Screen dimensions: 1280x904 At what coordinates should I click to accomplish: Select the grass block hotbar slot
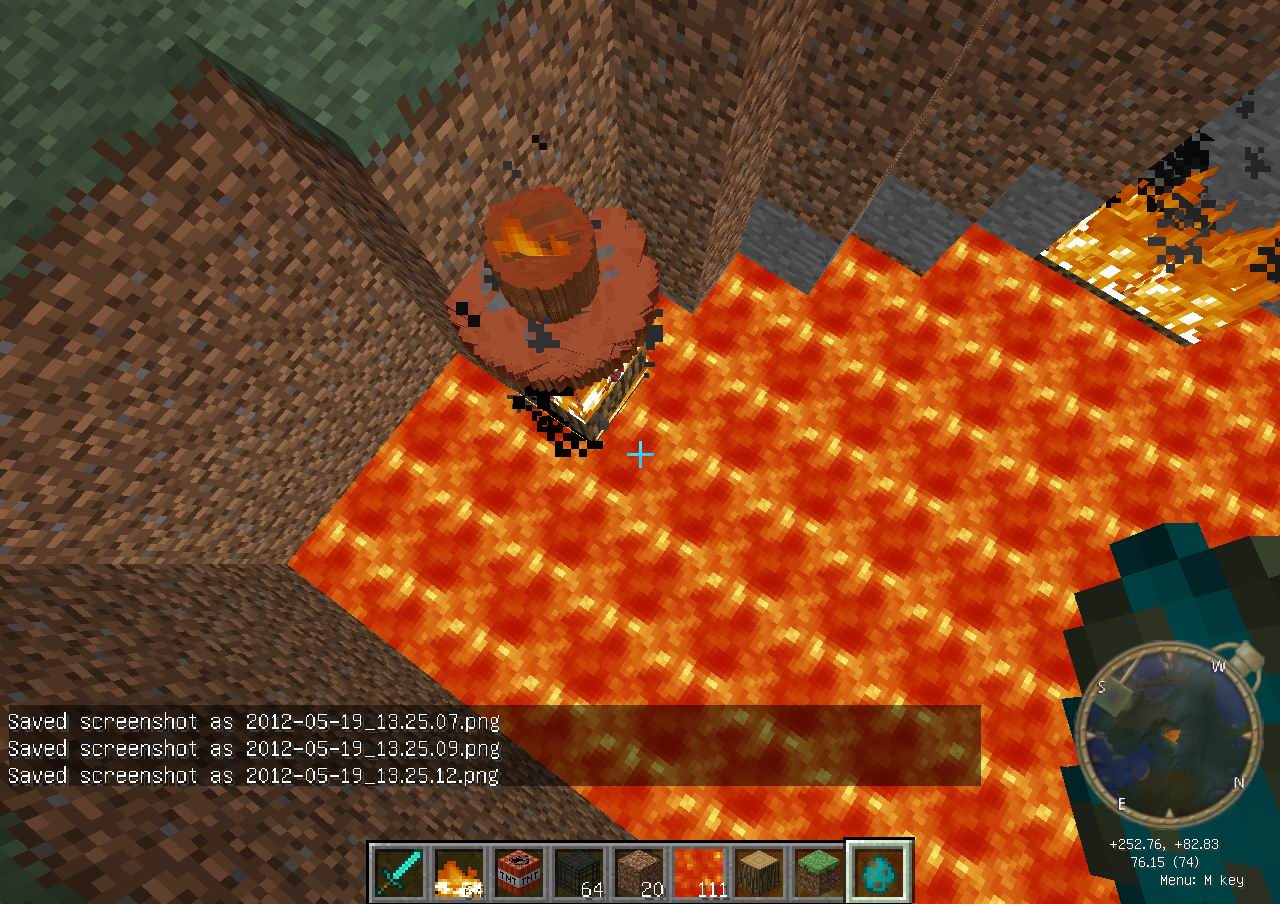(x=819, y=872)
